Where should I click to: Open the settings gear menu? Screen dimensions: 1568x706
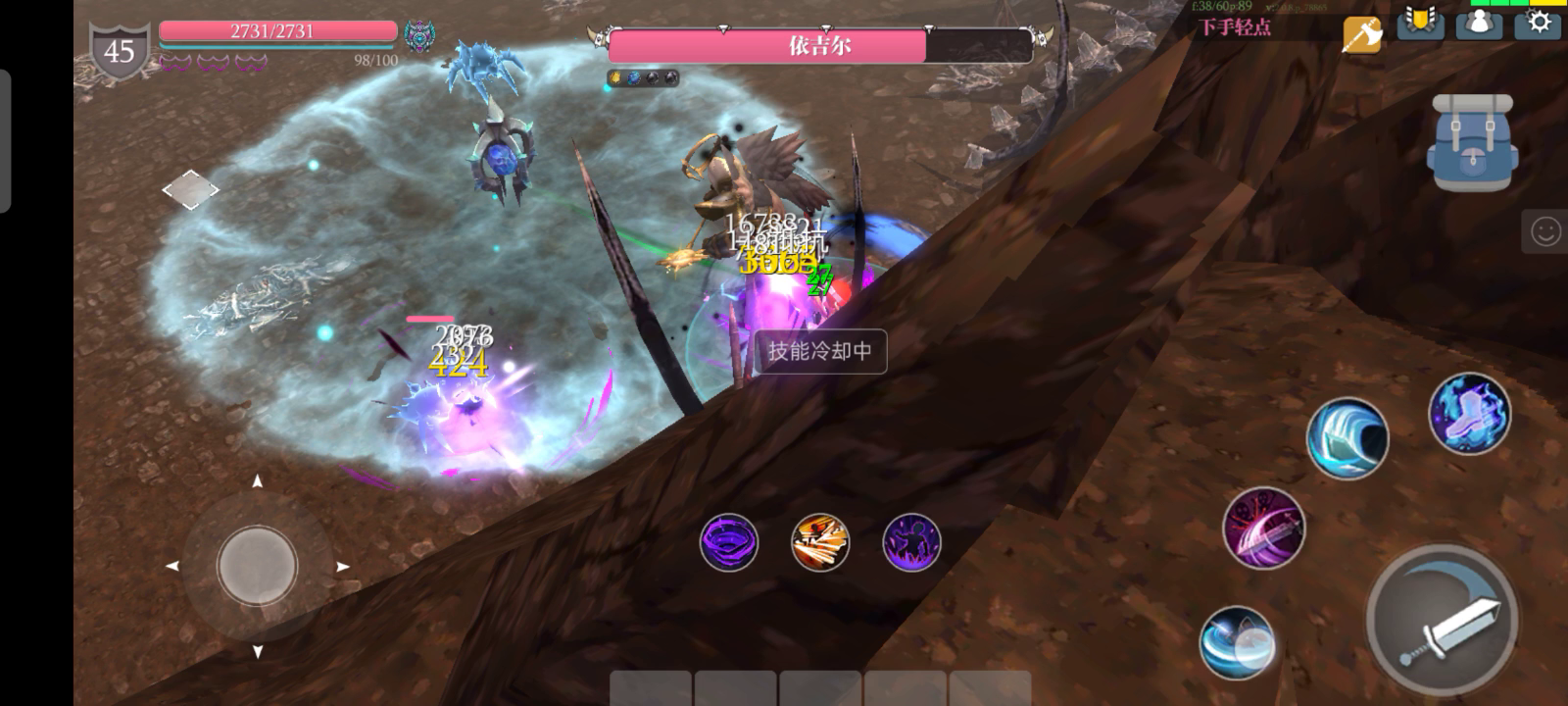coord(1539,23)
